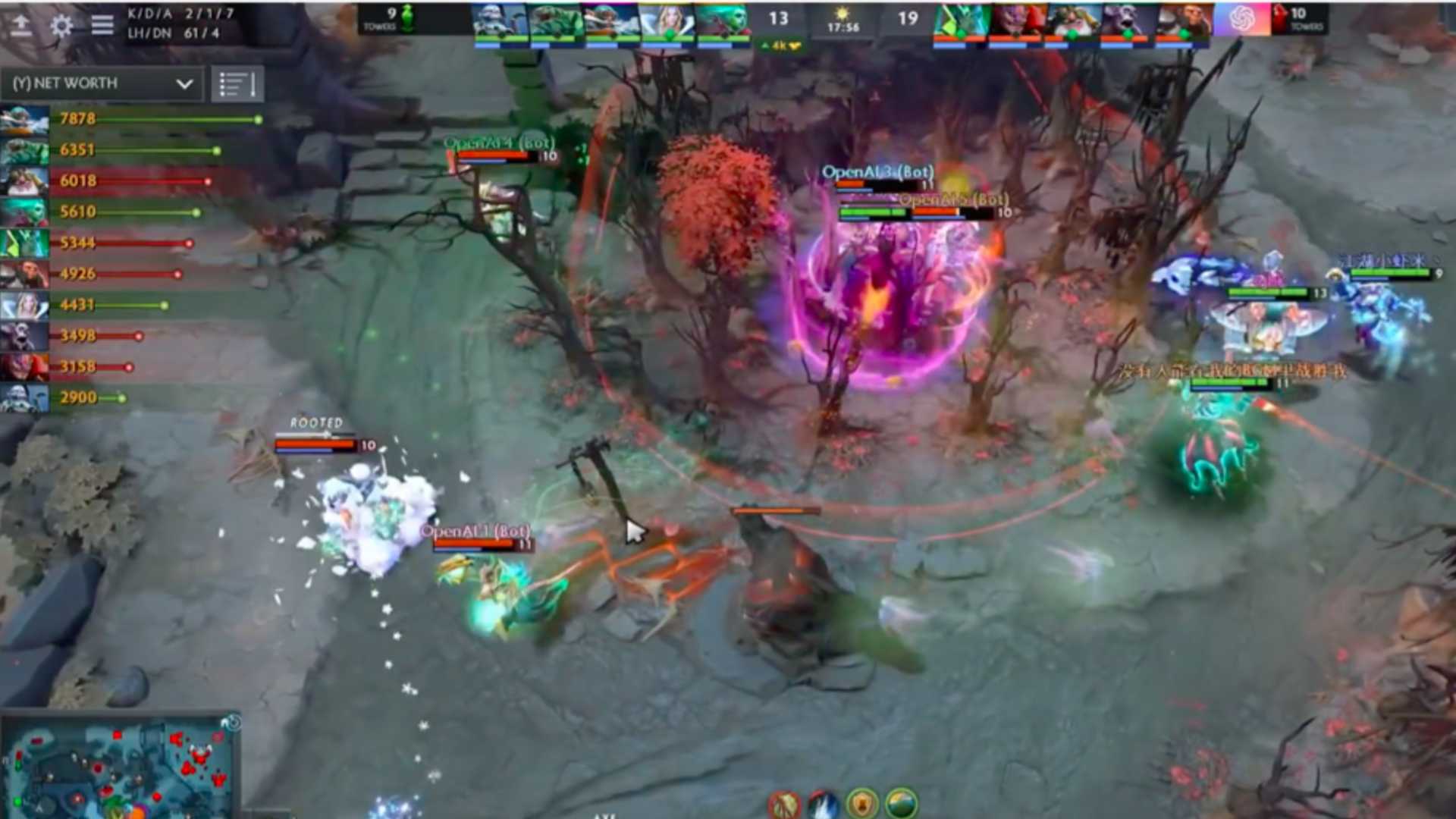This screenshot has height=819, width=1456.
Task: Click the day/night sun icon above game clock
Action: [842, 14]
